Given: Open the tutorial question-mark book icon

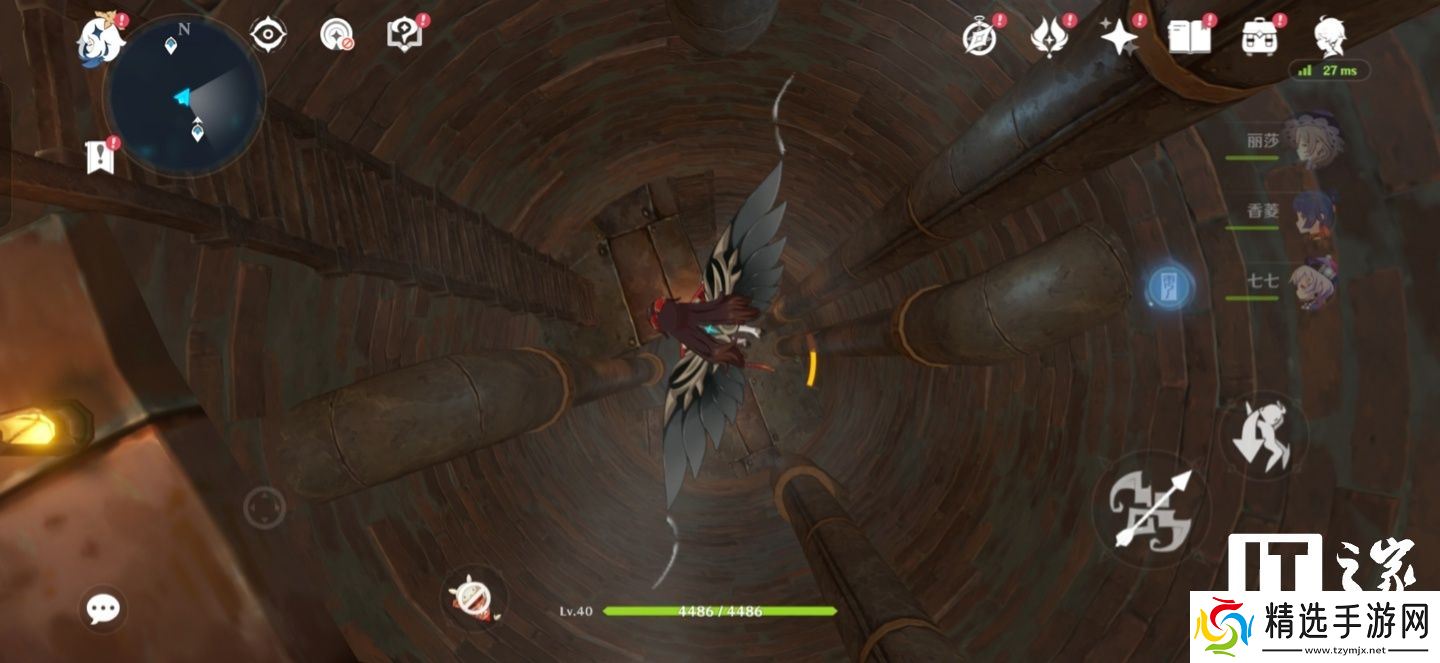Looking at the screenshot, I should tap(403, 36).
